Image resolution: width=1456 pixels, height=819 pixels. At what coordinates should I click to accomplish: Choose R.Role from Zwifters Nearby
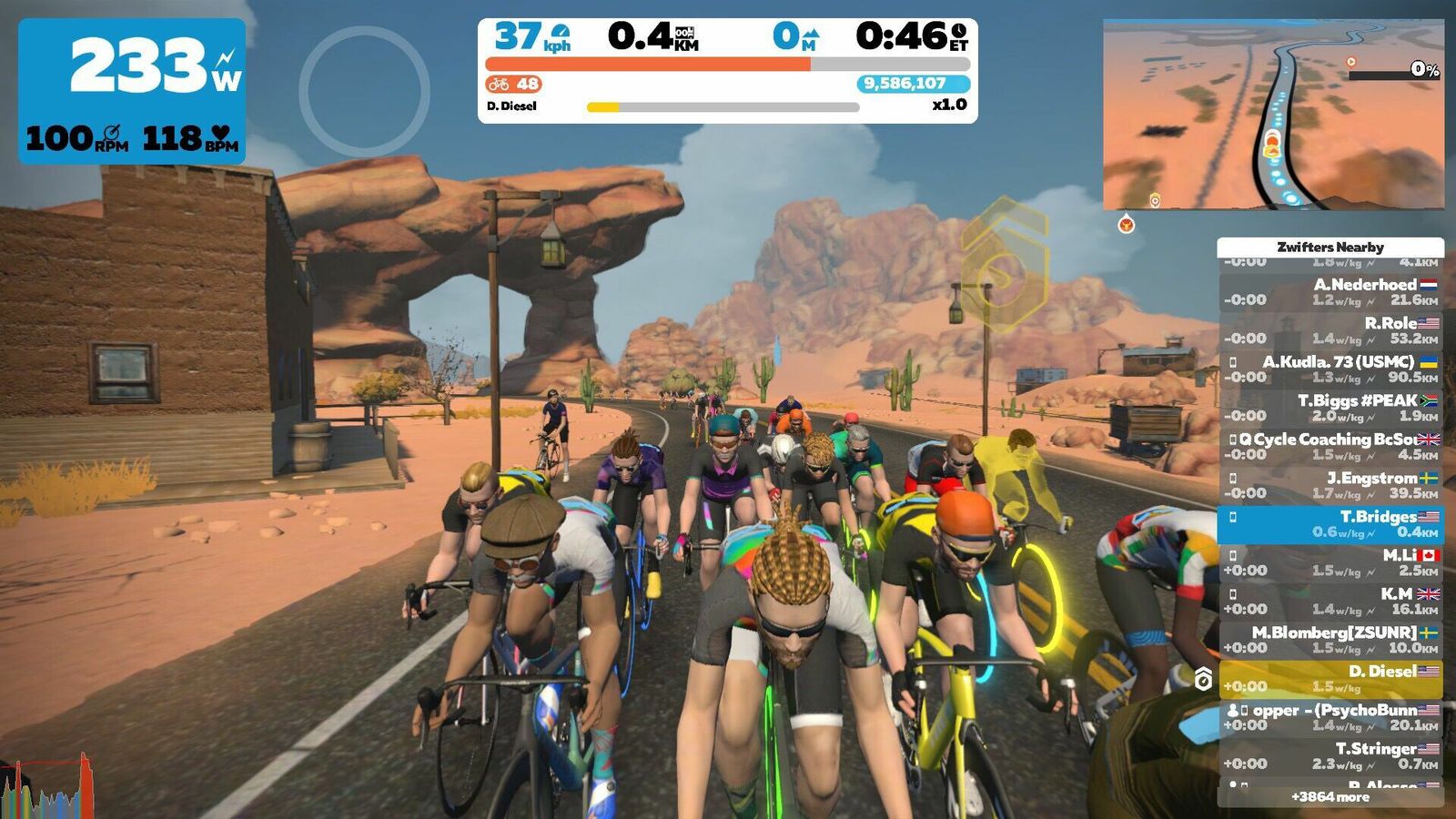(1330, 330)
